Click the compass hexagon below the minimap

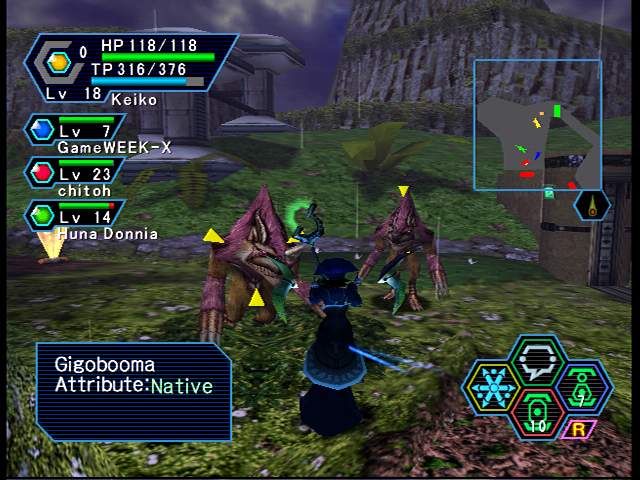(592, 206)
